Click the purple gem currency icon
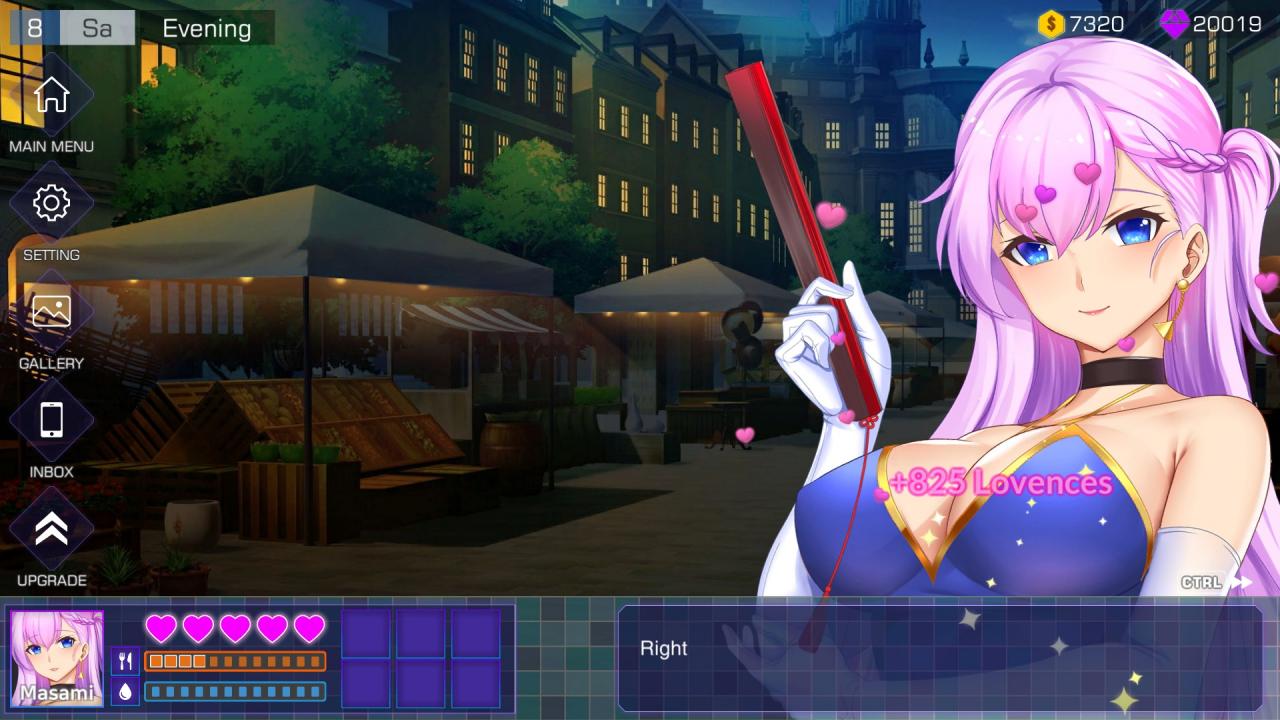 (x=1174, y=24)
